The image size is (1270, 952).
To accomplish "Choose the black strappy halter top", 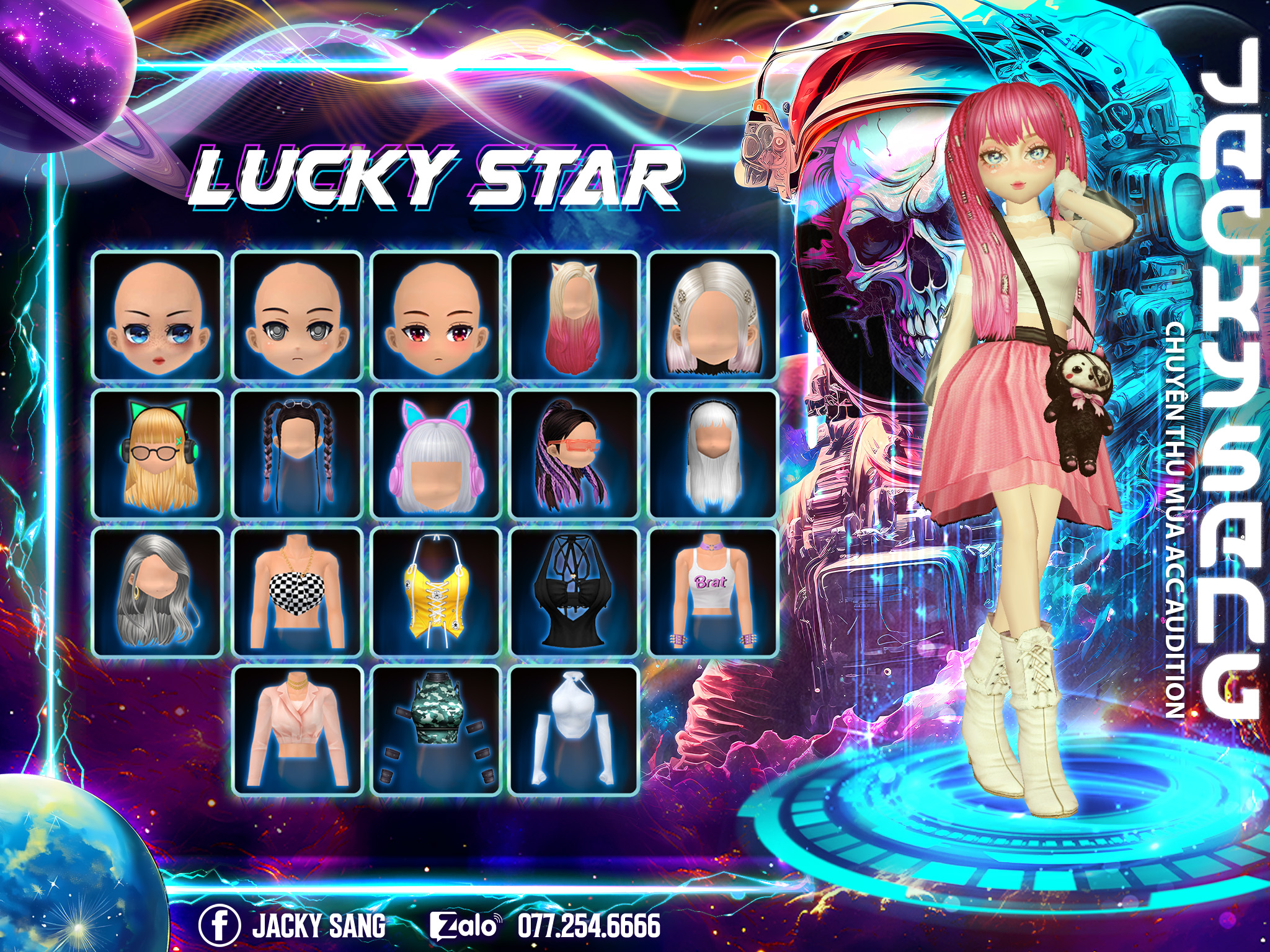I will point(574,593).
